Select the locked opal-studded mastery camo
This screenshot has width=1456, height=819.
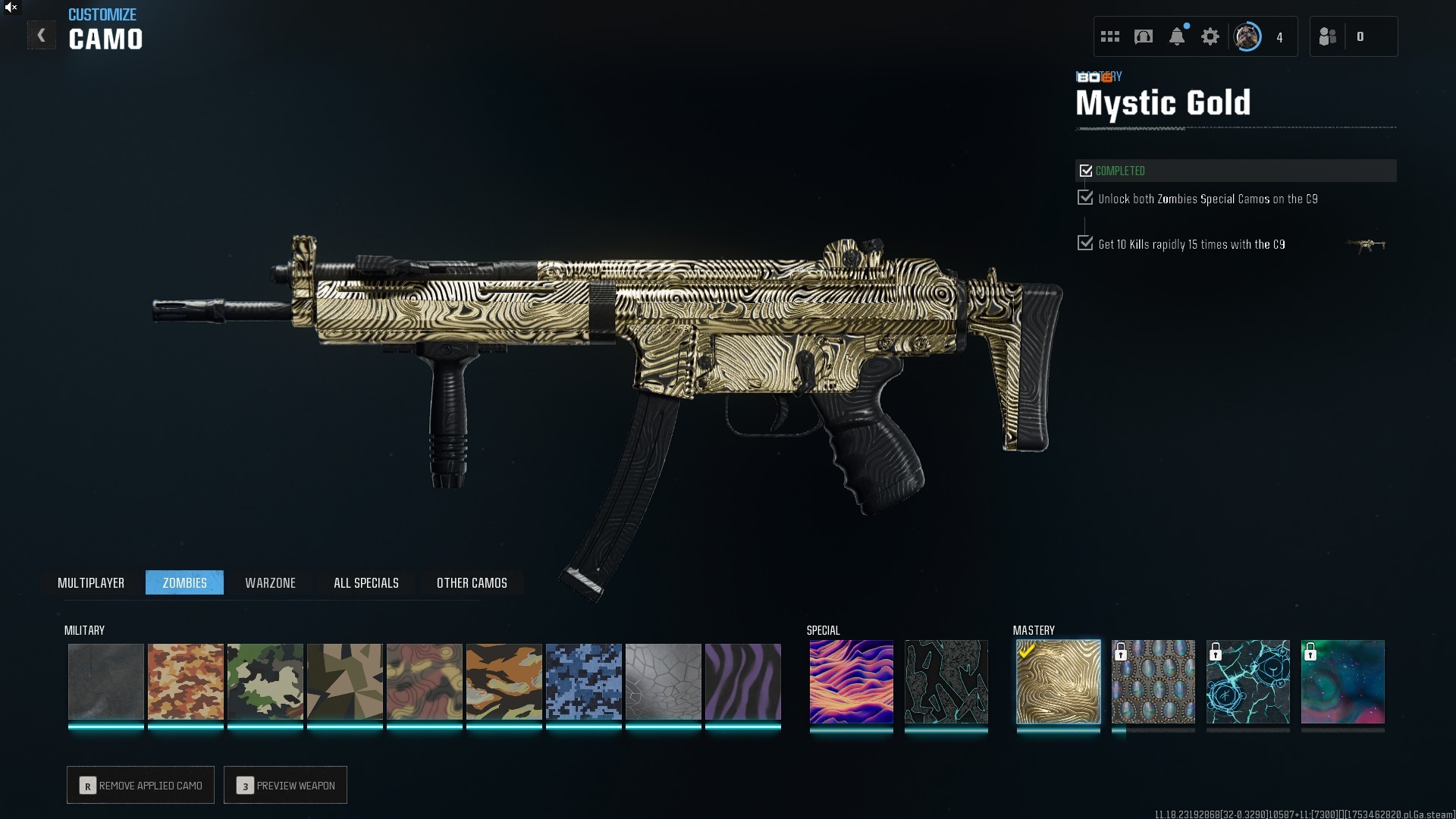point(1153,681)
